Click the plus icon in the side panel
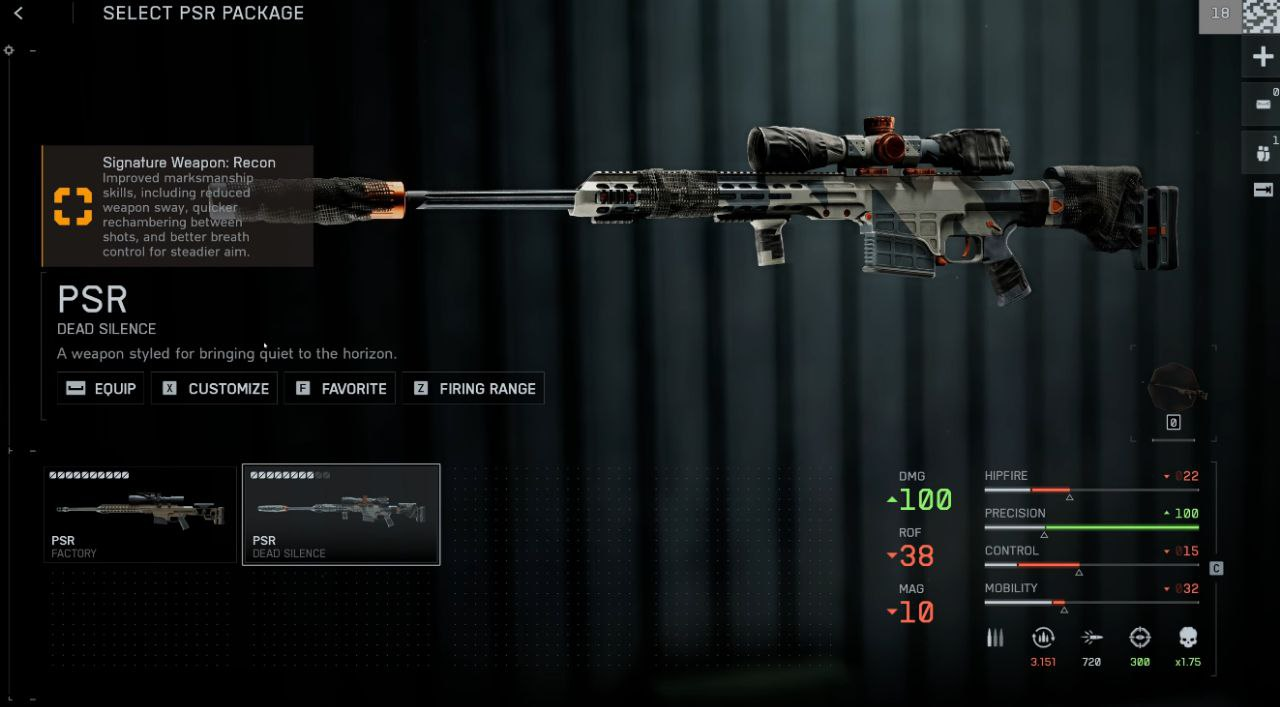Image resolution: width=1280 pixels, height=707 pixels. coord(1262,57)
